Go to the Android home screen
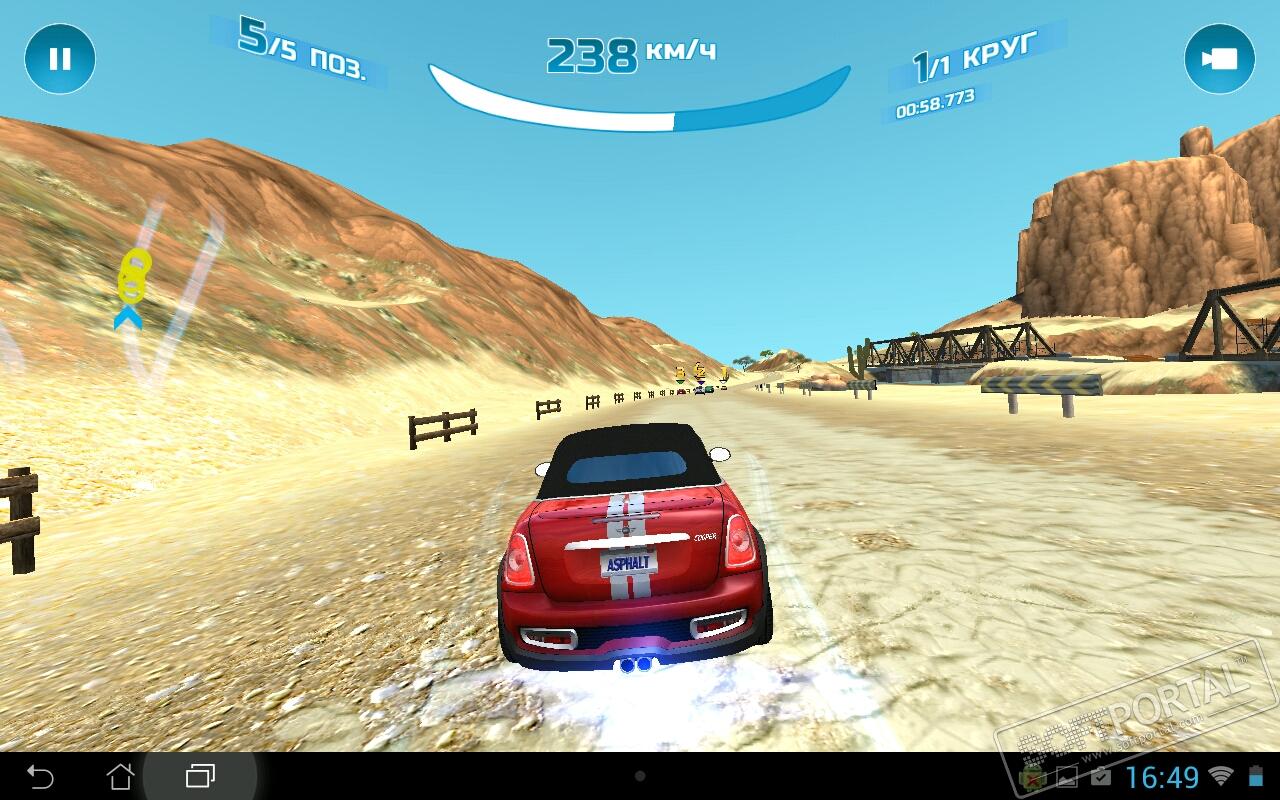 (120, 776)
